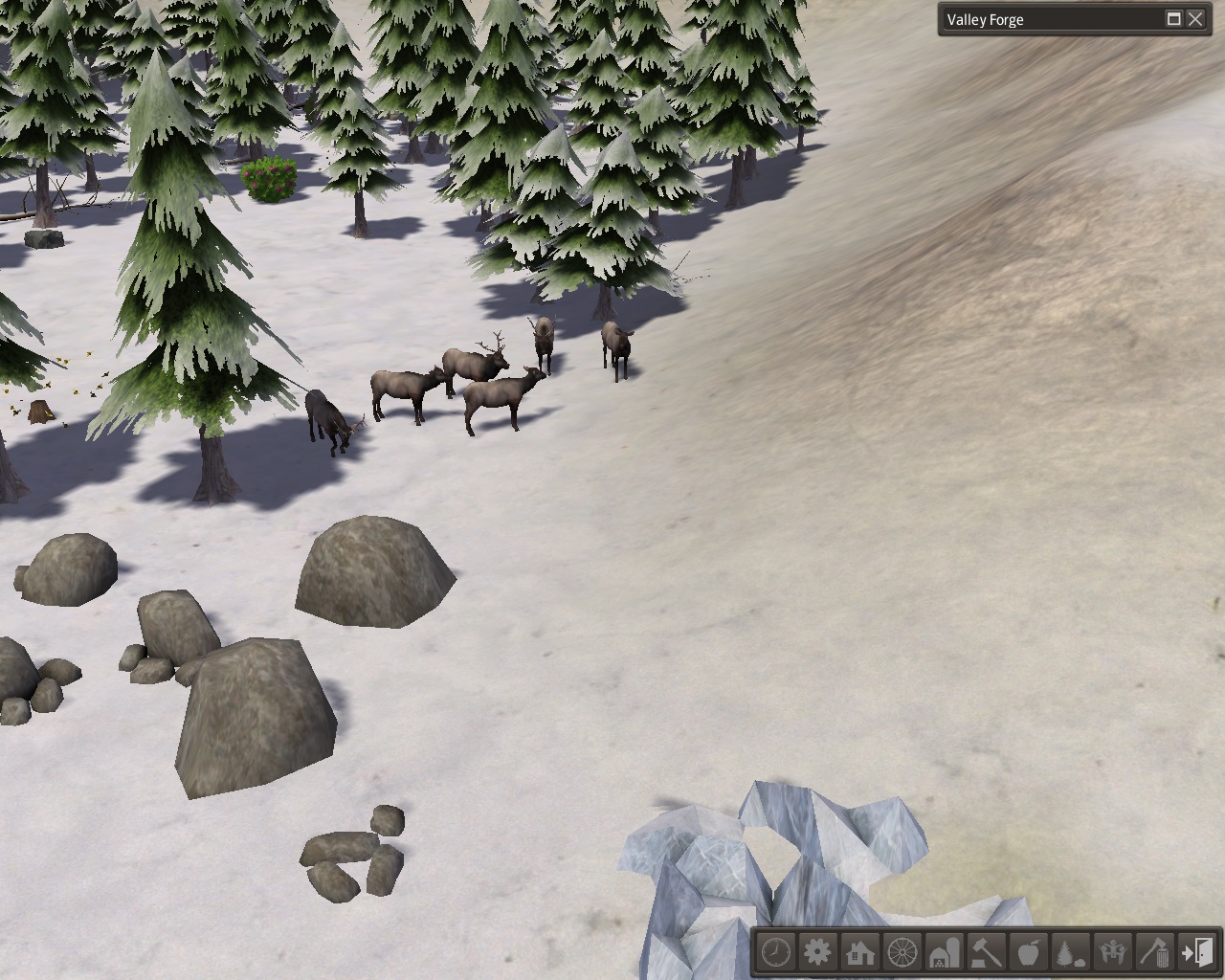Open the barn and silo storage menu
Screen dimensions: 1225x980
tap(945, 953)
